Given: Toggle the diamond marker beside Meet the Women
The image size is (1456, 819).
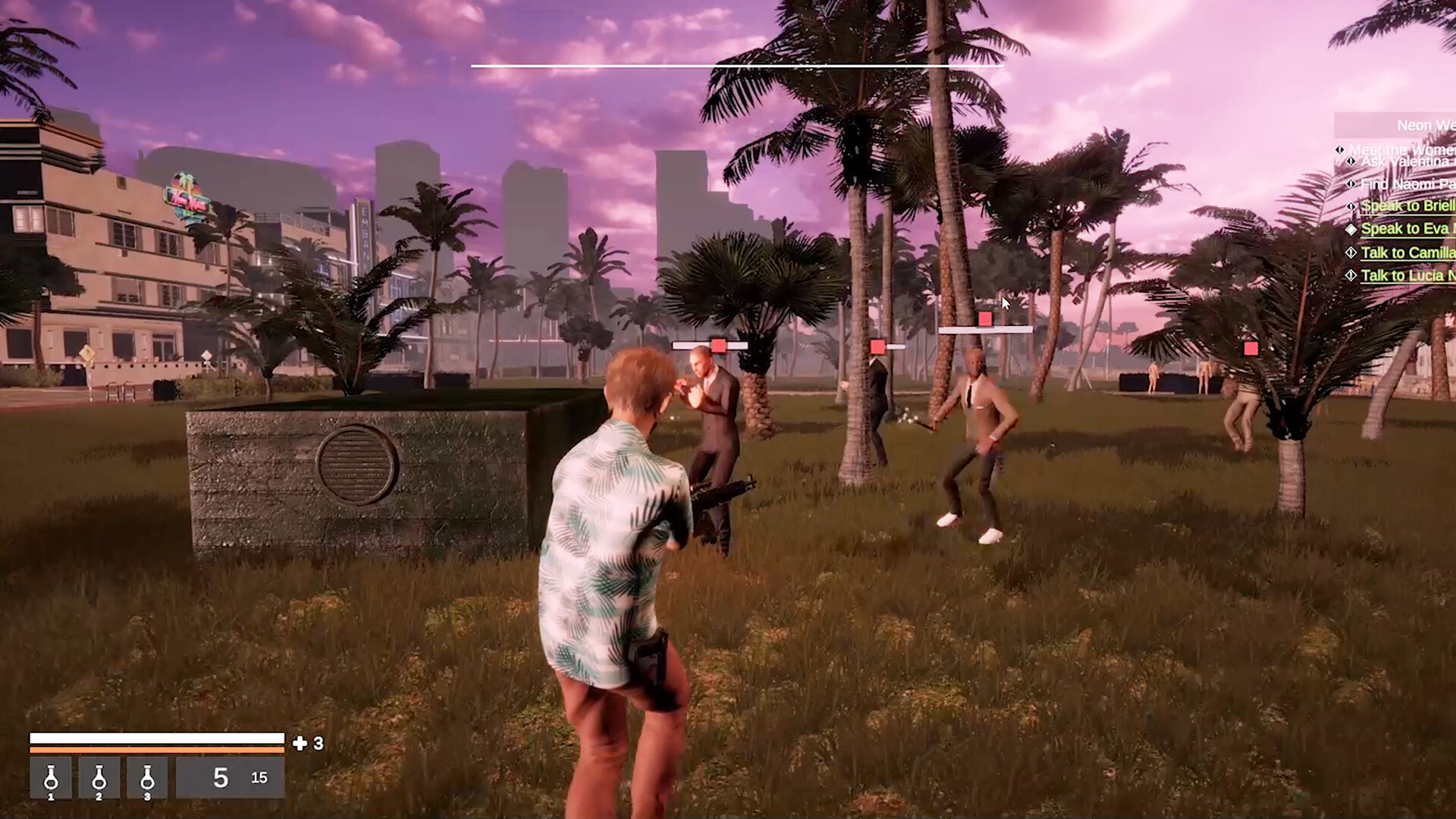Looking at the screenshot, I should [x=1339, y=149].
